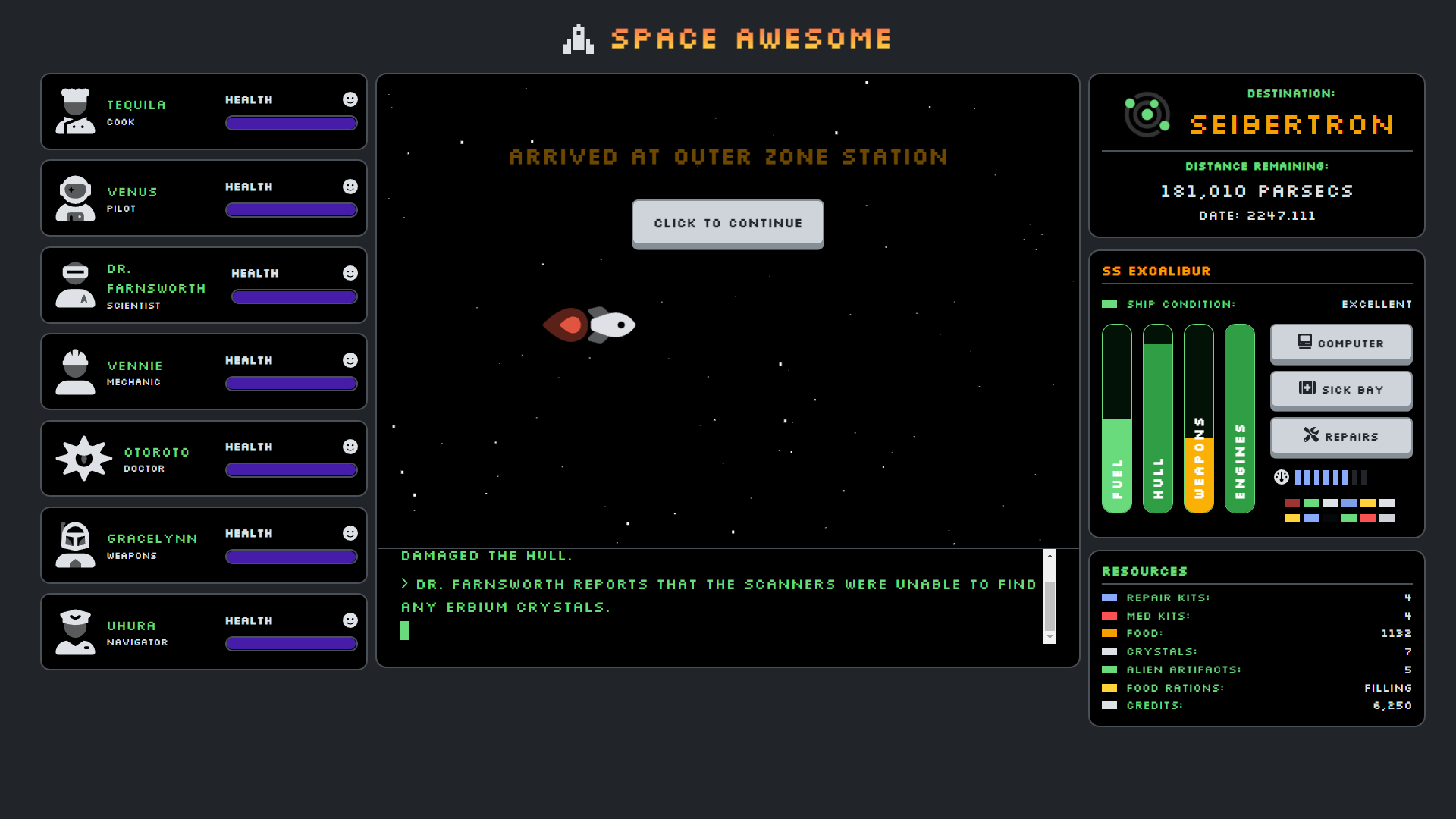This screenshot has height=819, width=1456.
Task: Click the message log scrollbar
Action: click(1050, 605)
